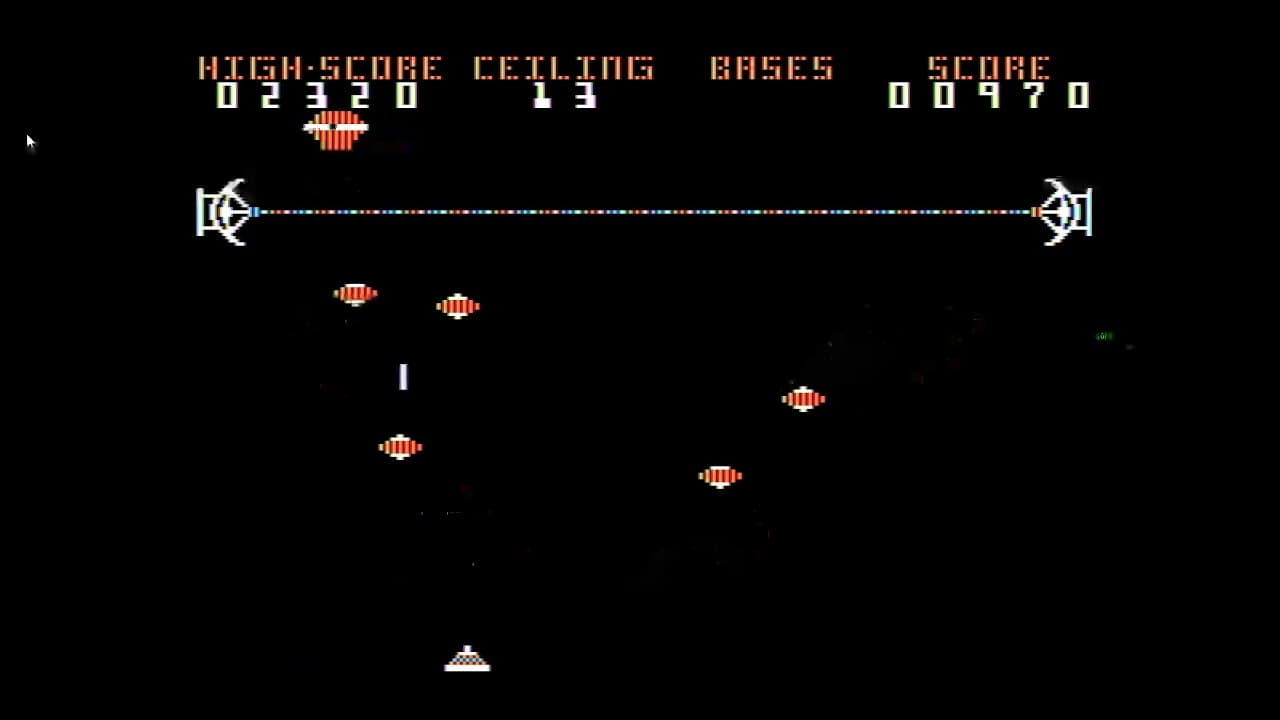
Task: Click the current score value 00970
Action: [x=990, y=96]
